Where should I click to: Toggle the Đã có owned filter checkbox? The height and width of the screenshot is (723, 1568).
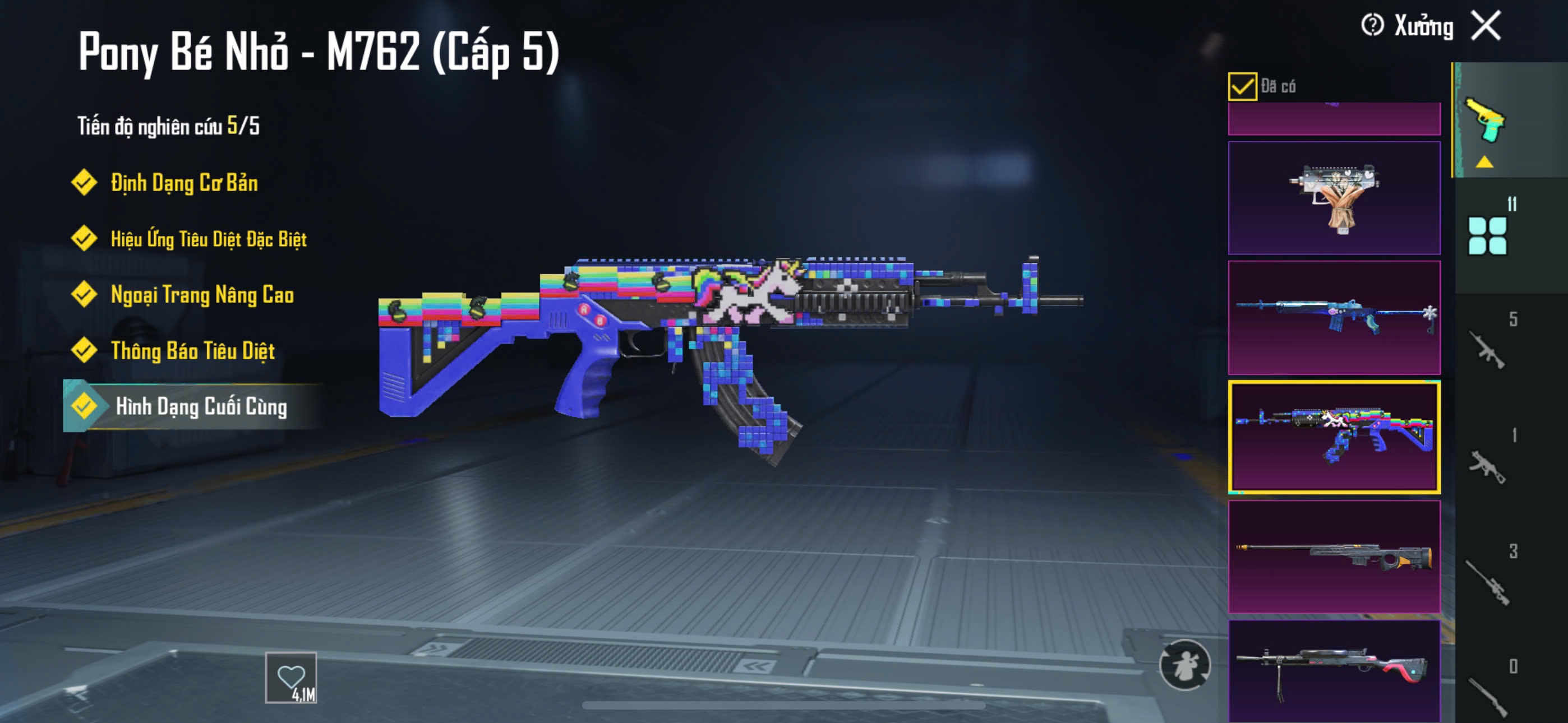point(1242,86)
